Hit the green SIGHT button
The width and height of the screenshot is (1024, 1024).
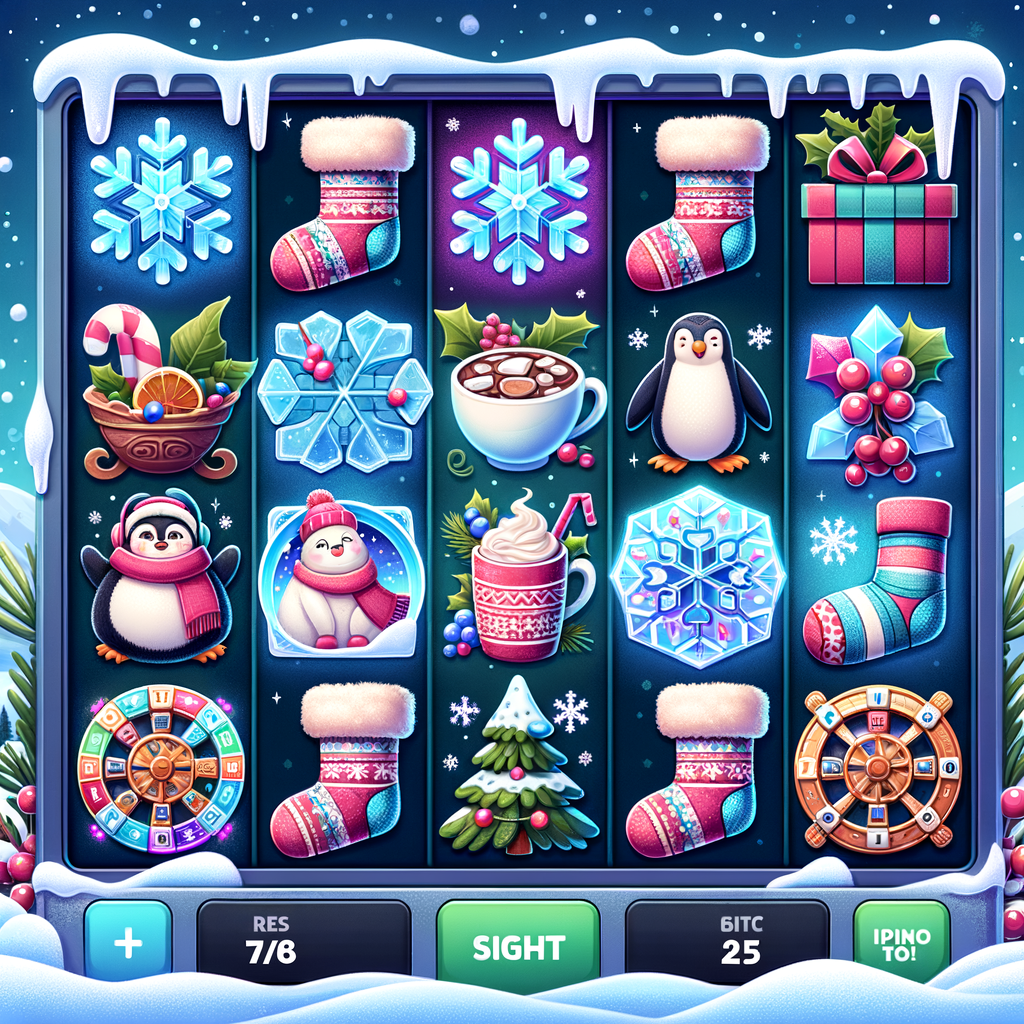point(518,945)
